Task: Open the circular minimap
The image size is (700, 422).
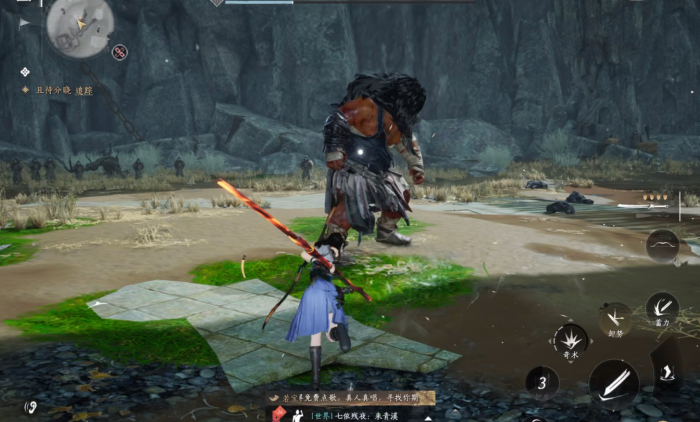Action: click(79, 26)
